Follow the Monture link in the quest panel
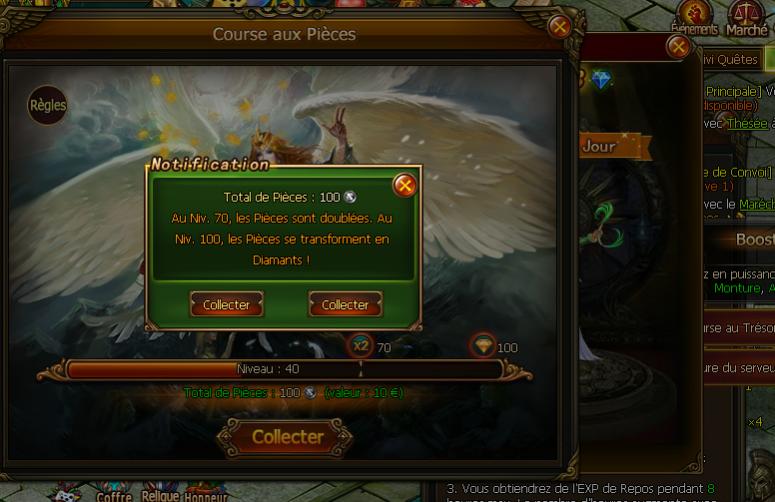 pos(737,288)
